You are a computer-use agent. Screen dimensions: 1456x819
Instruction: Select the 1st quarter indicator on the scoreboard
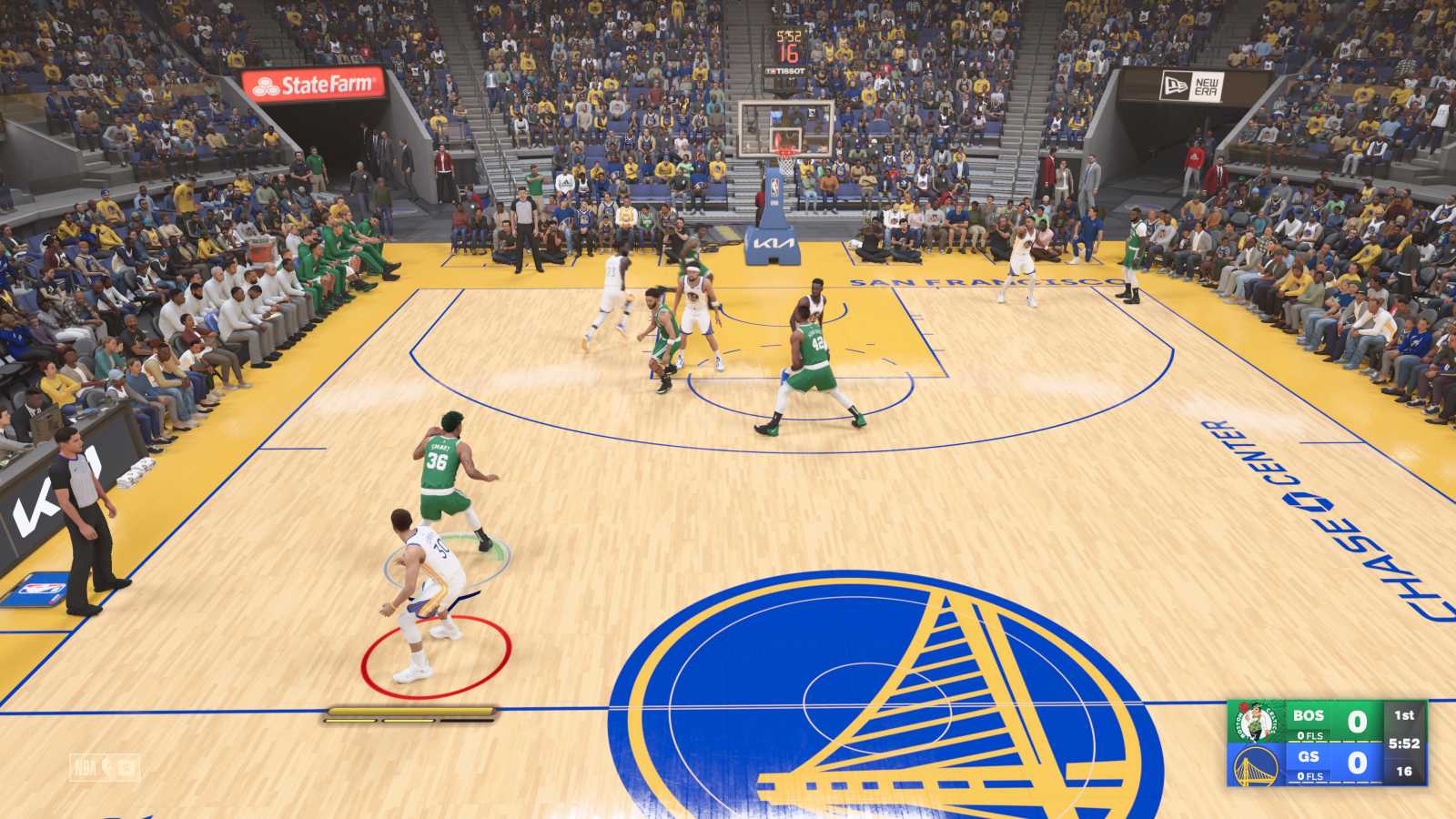(1405, 715)
